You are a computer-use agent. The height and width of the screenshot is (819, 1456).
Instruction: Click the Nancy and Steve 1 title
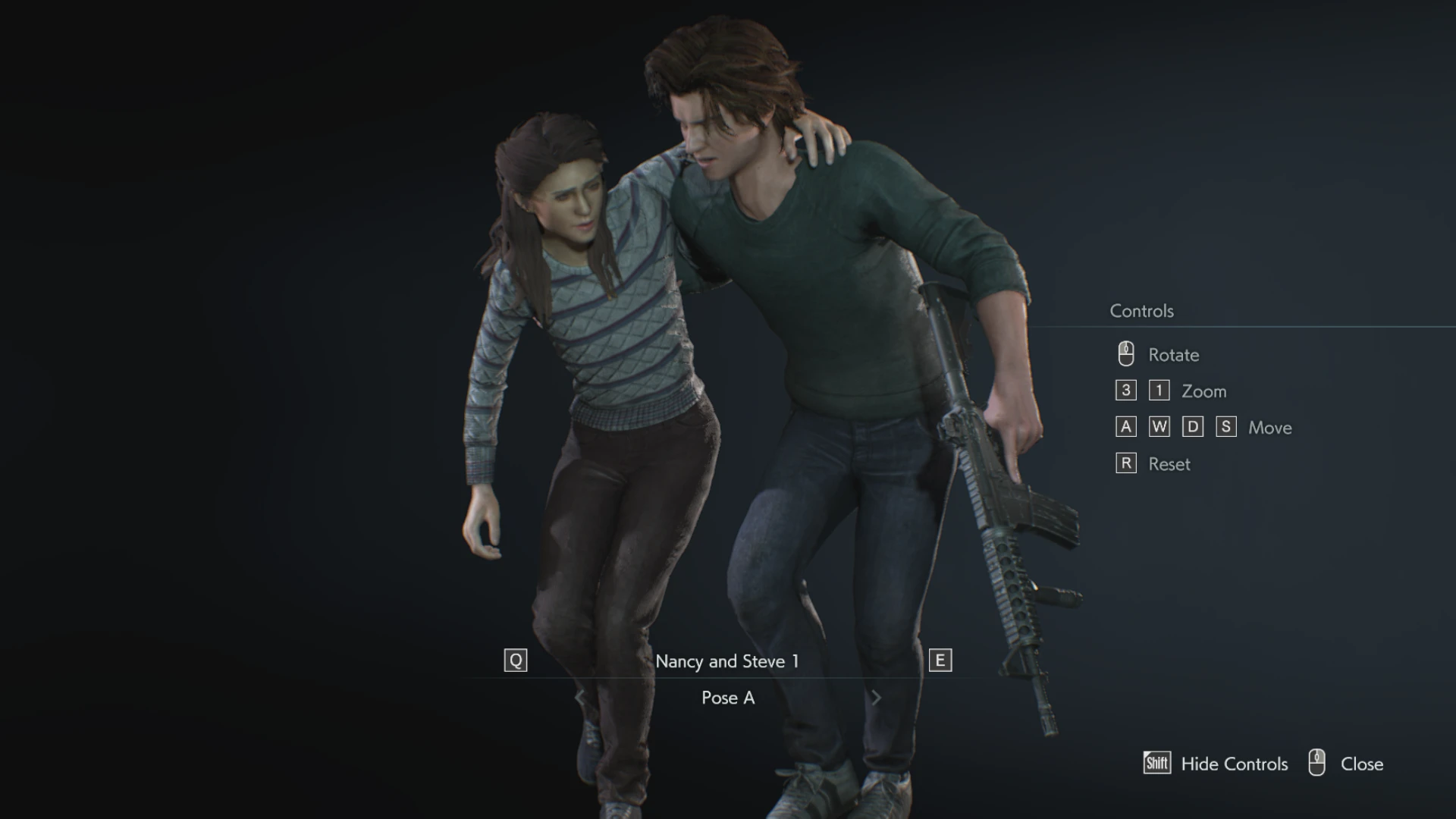727,661
